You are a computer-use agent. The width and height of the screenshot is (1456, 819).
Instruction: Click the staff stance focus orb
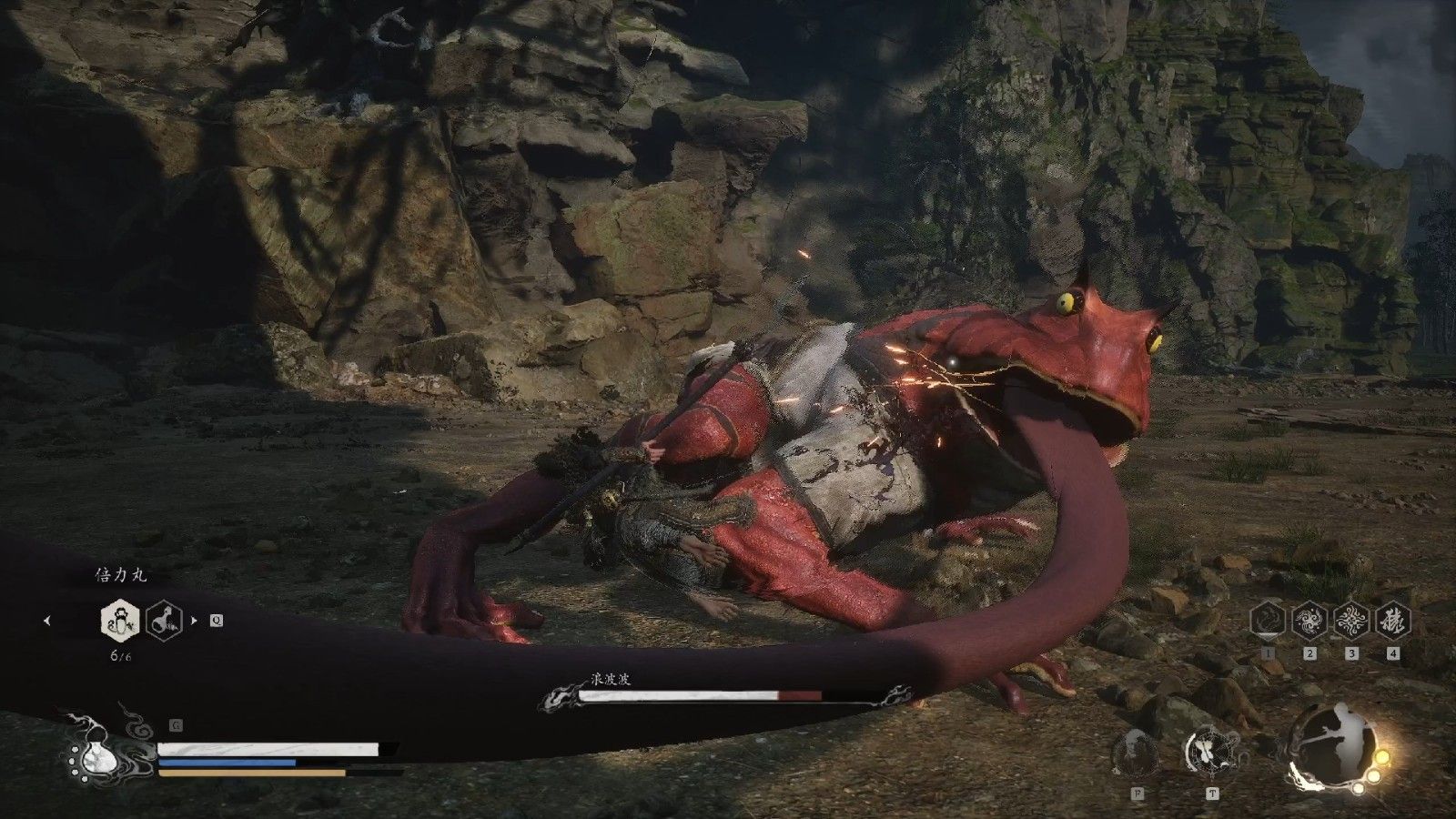tap(1328, 747)
